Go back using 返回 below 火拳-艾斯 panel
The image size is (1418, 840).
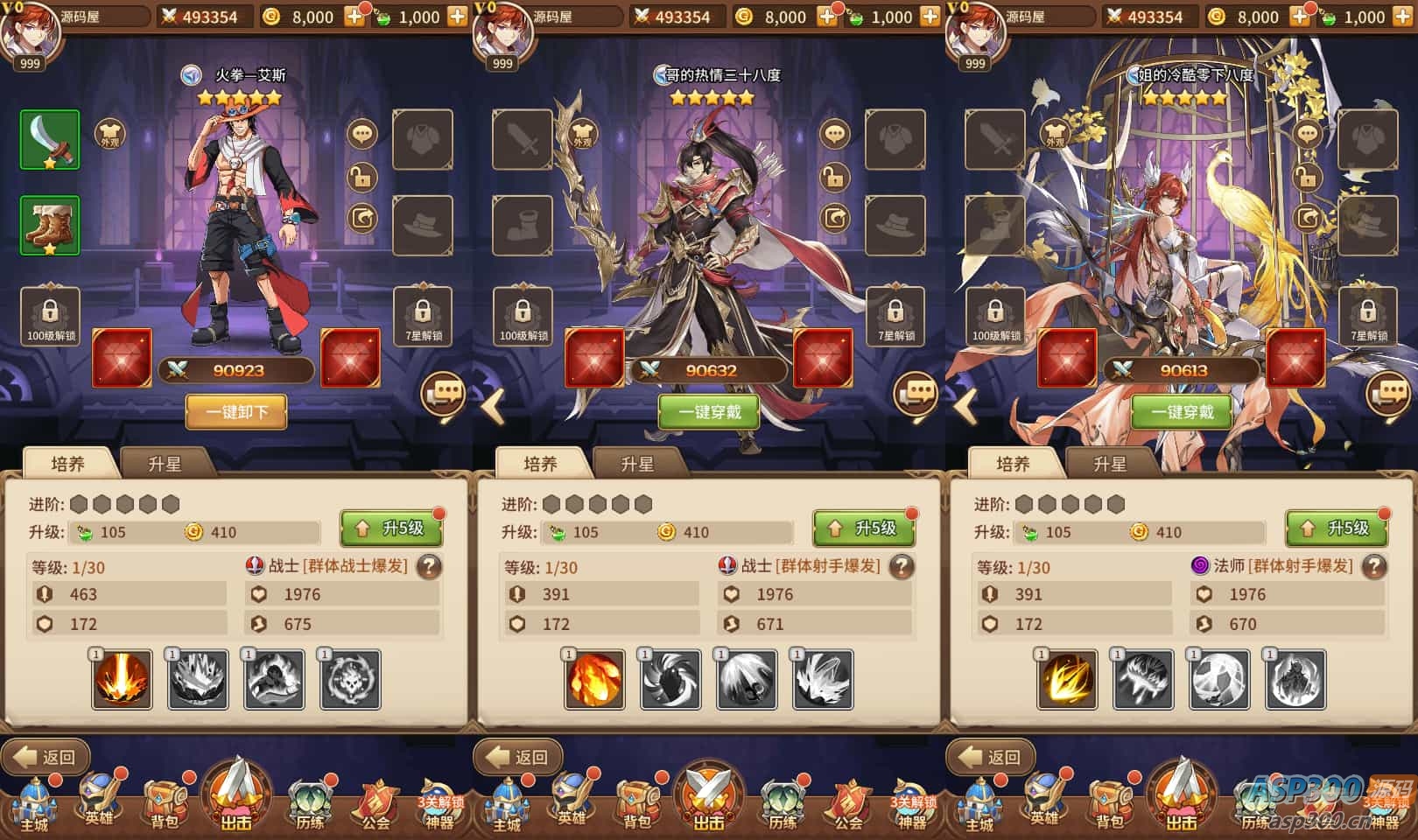click(x=46, y=757)
